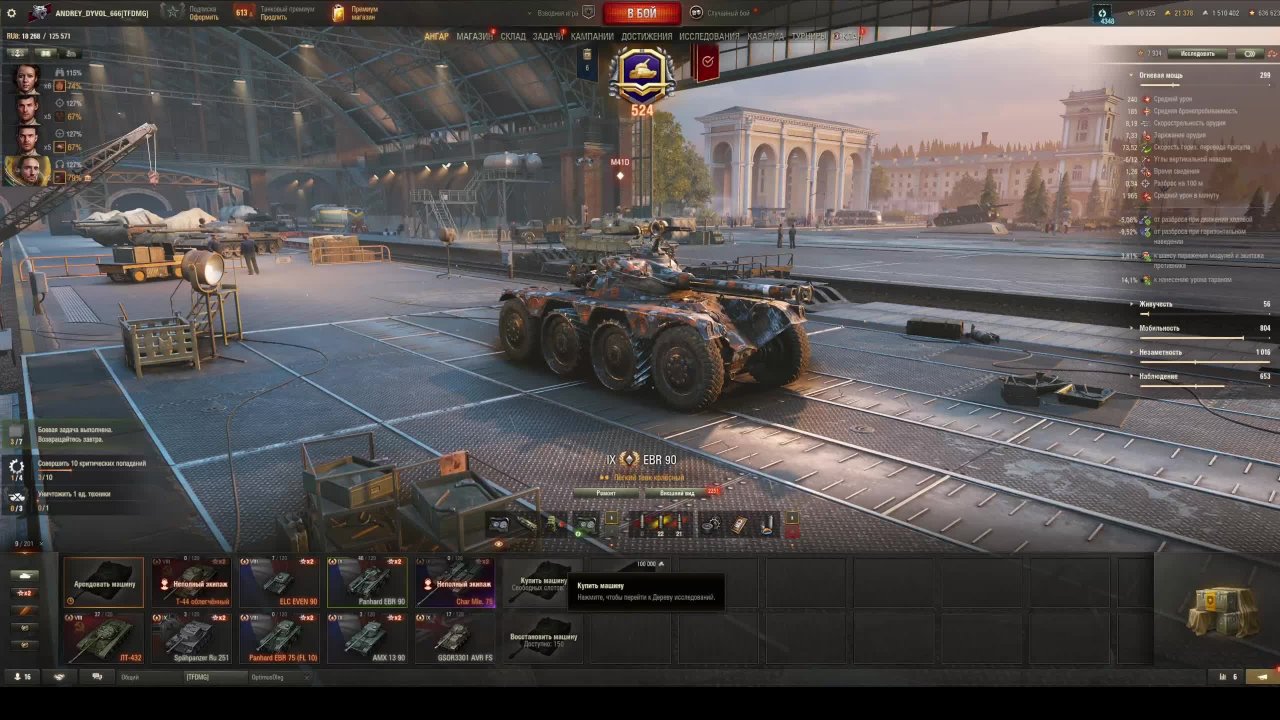Image resolution: width=1280 pixels, height=720 pixels.
Task: Click the Купить машину slot
Action: (543, 582)
